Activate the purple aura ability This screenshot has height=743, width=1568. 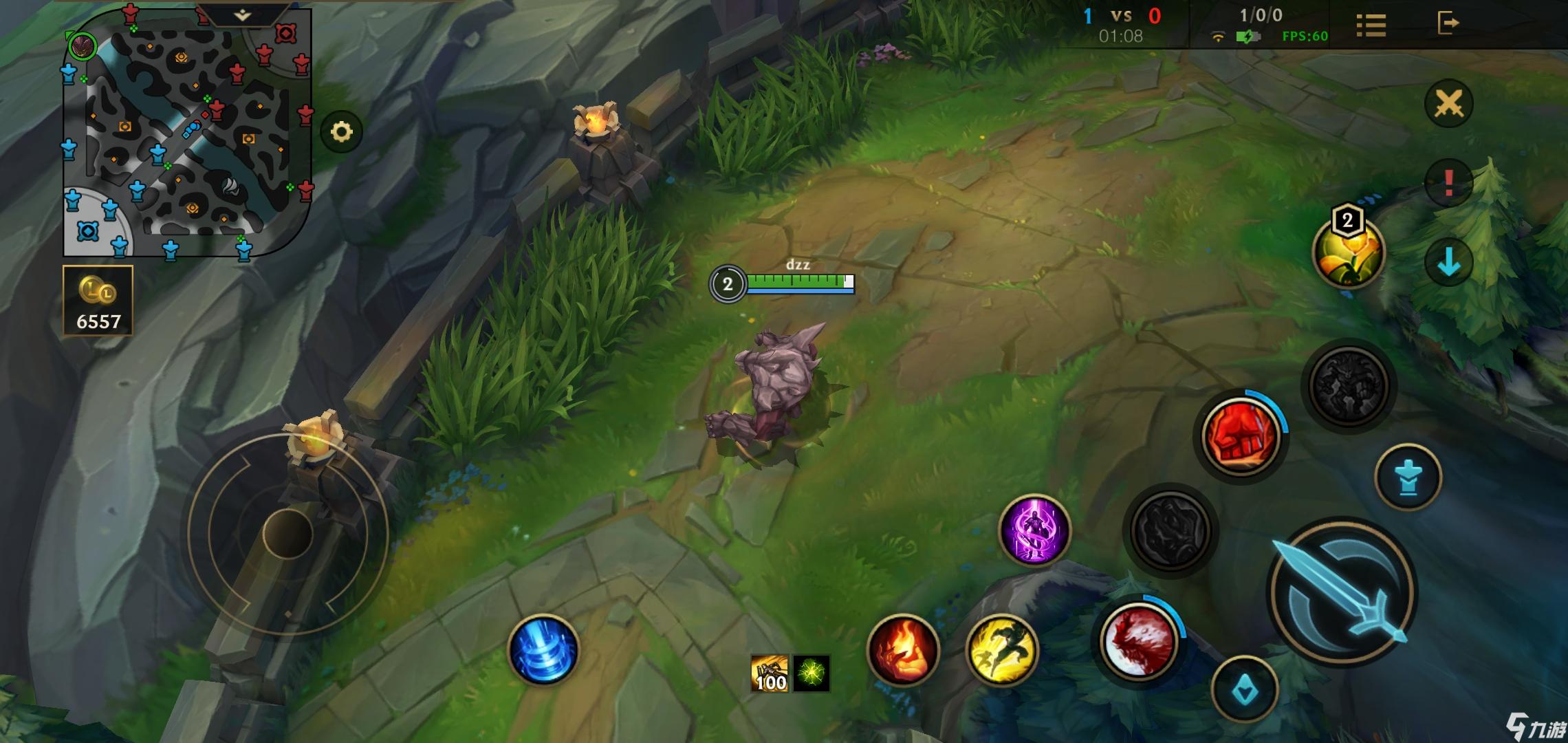pyautogui.click(x=1034, y=530)
